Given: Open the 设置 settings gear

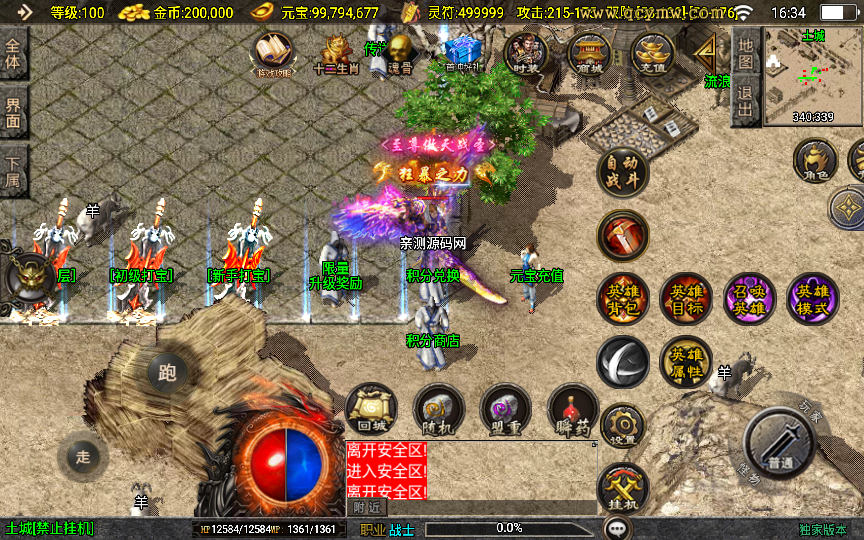Looking at the screenshot, I should pyautogui.click(x=622, y=426).
